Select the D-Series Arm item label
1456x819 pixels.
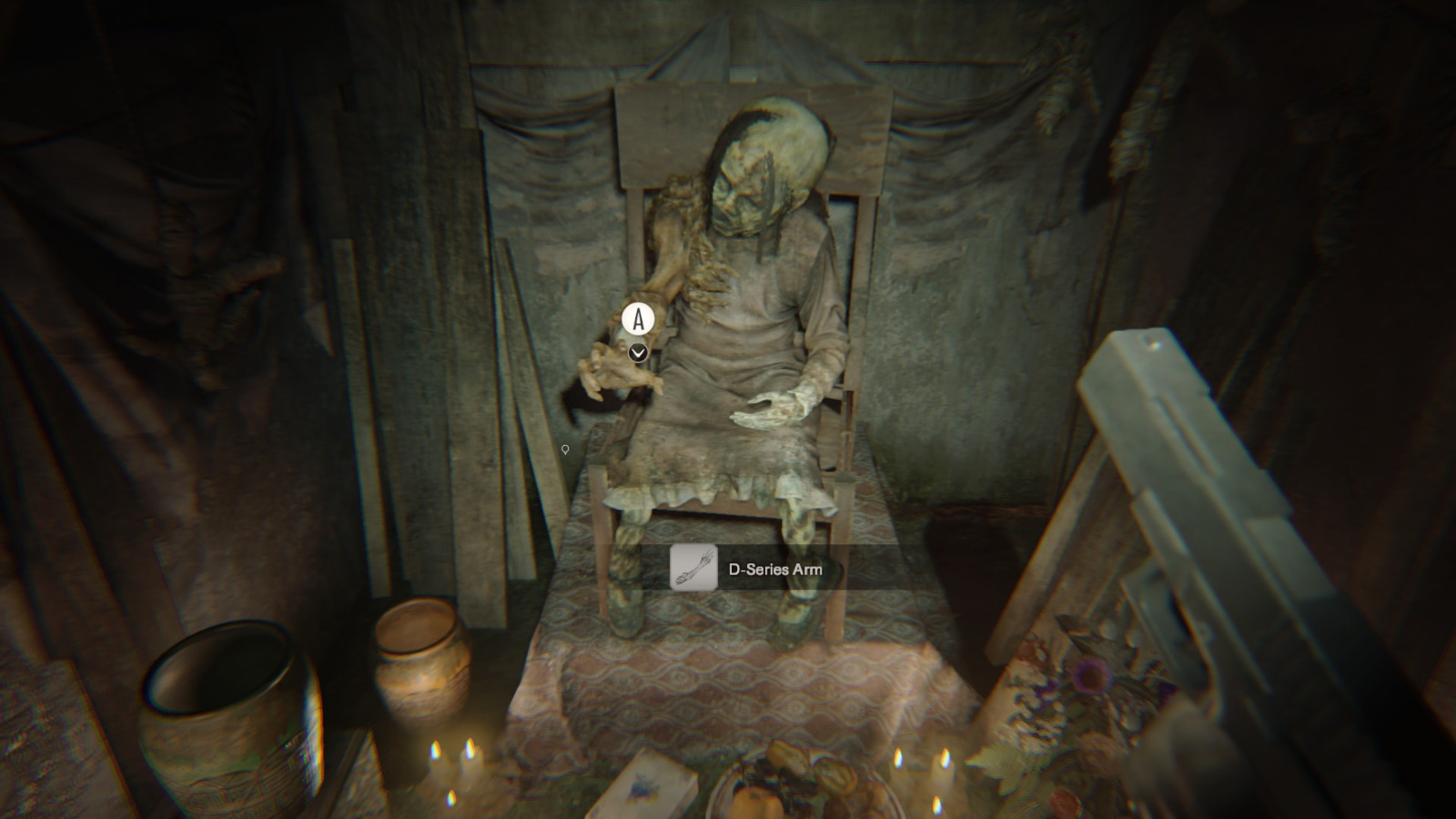tap(774, 570)
